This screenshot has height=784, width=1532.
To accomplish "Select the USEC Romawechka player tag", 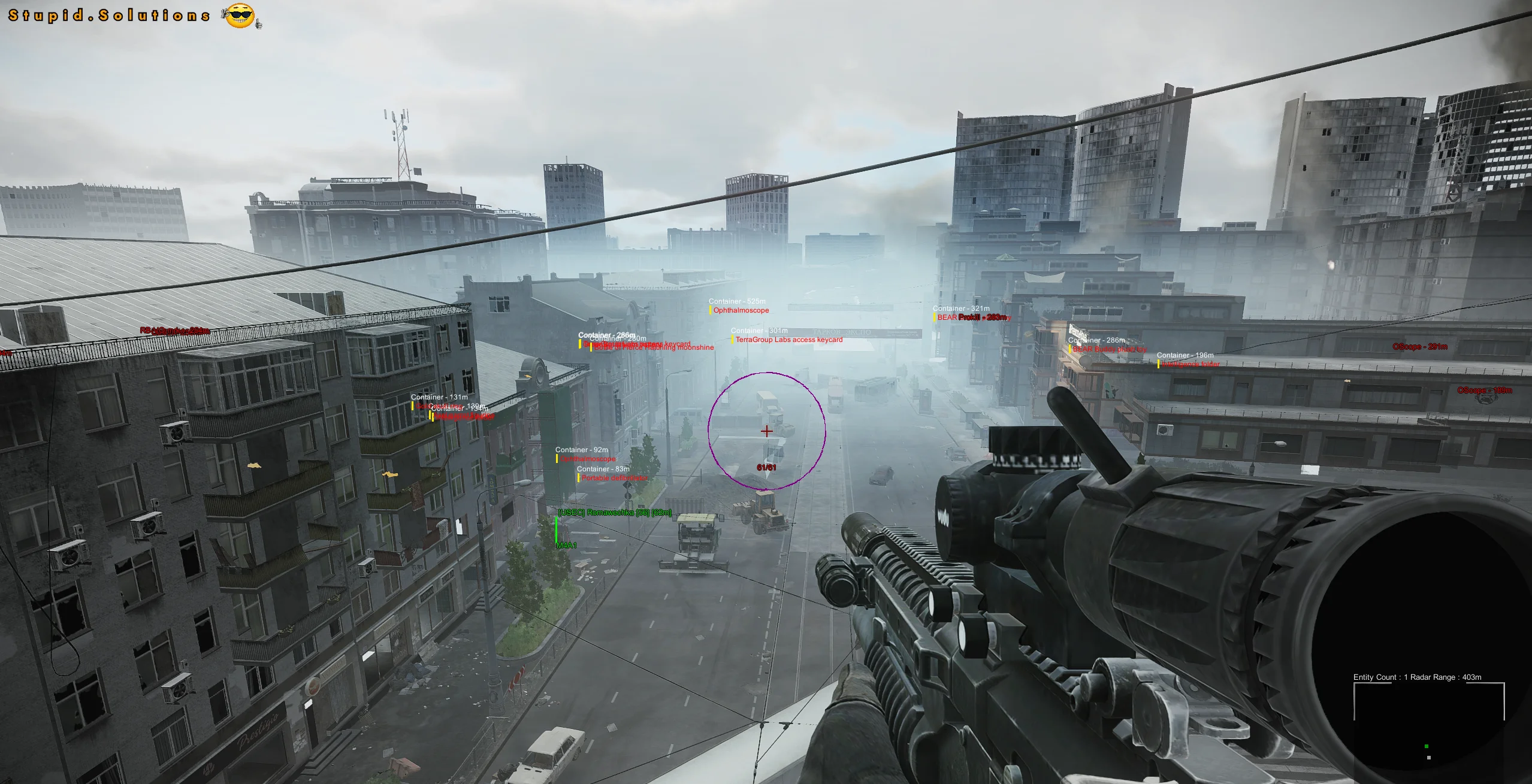I will (x=614, y=513).
